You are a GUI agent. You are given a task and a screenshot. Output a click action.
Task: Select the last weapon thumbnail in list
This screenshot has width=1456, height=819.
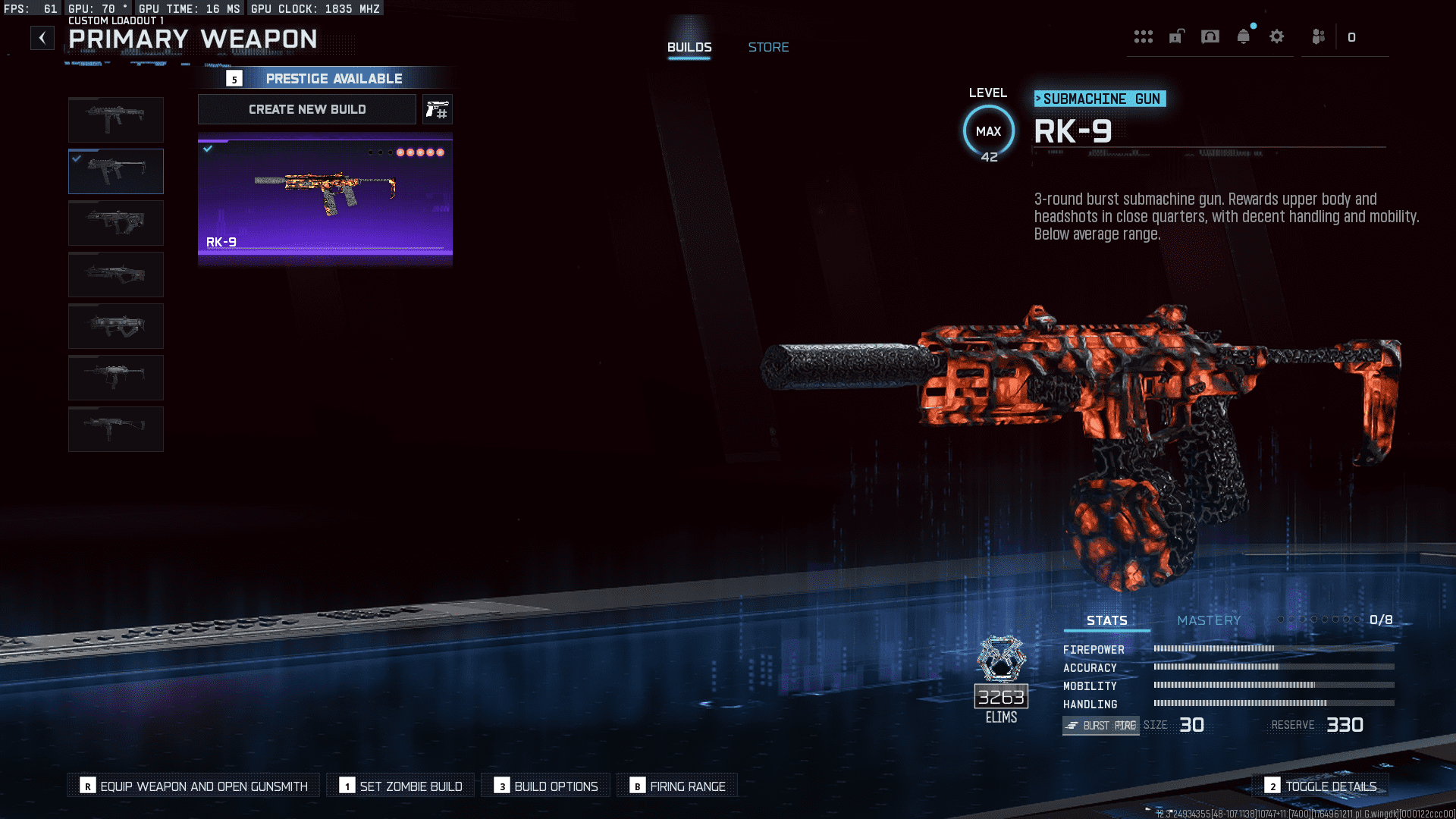(x=116, y=429)
